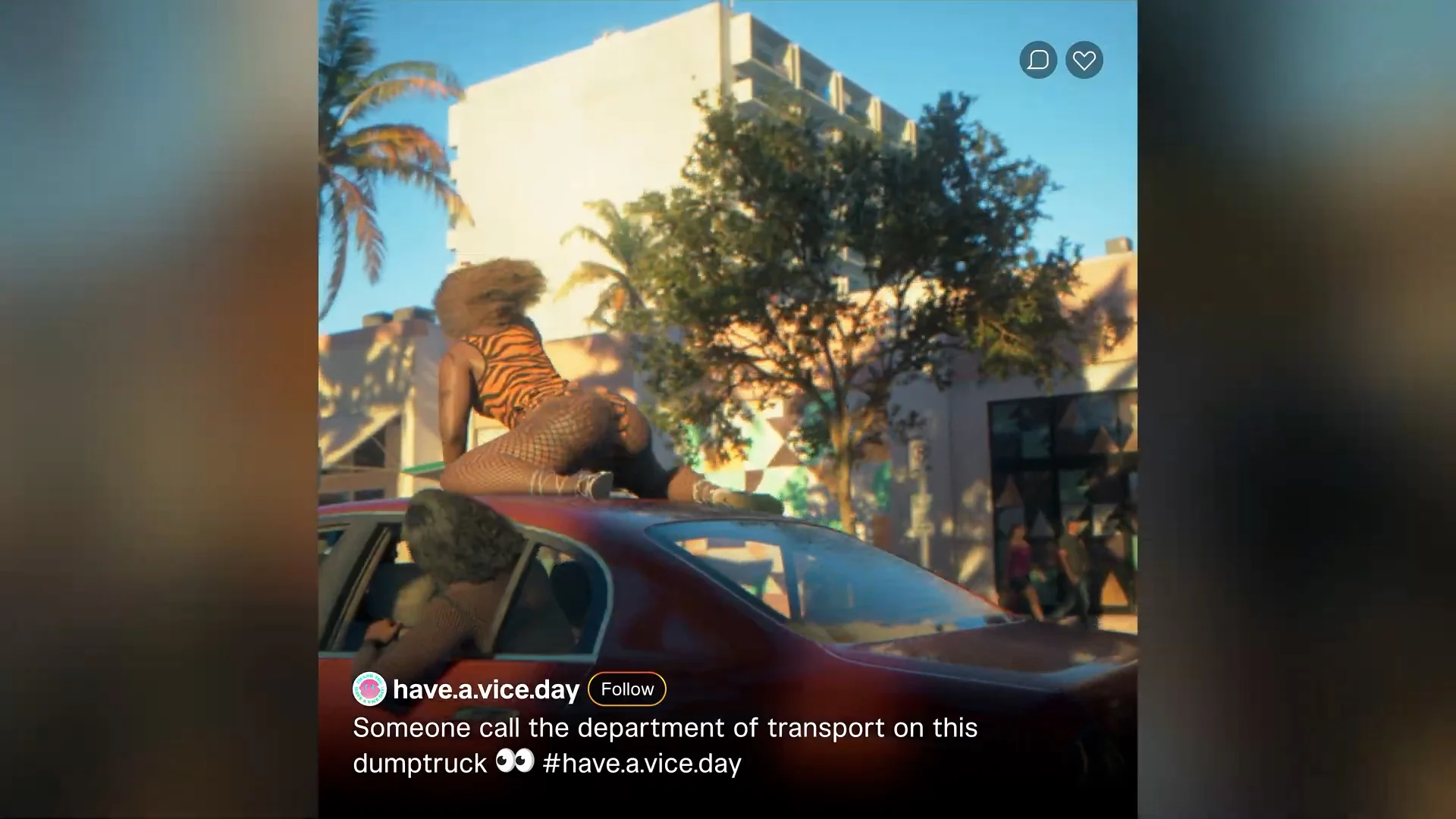Tap the have.a.vice.day username
The image size is (1456, 819).
point(486,689)
